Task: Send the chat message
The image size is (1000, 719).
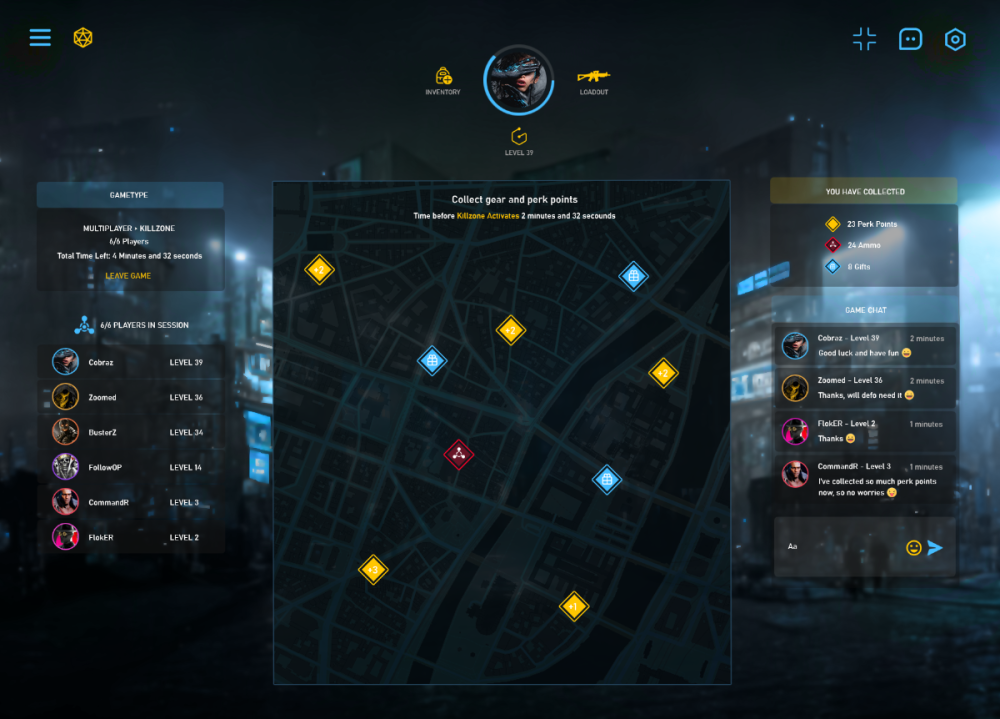Action: click(x=935, y=547)
